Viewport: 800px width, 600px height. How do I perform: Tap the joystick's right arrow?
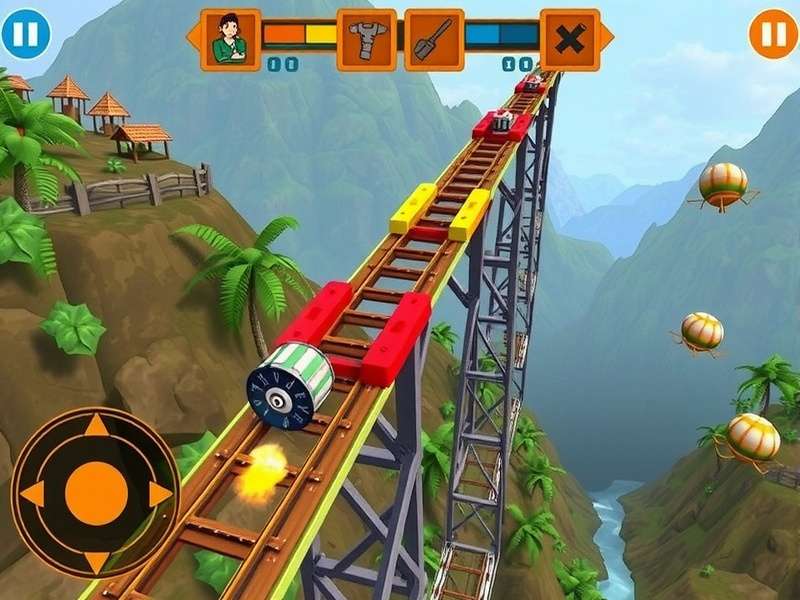click(x=160, y=493)
